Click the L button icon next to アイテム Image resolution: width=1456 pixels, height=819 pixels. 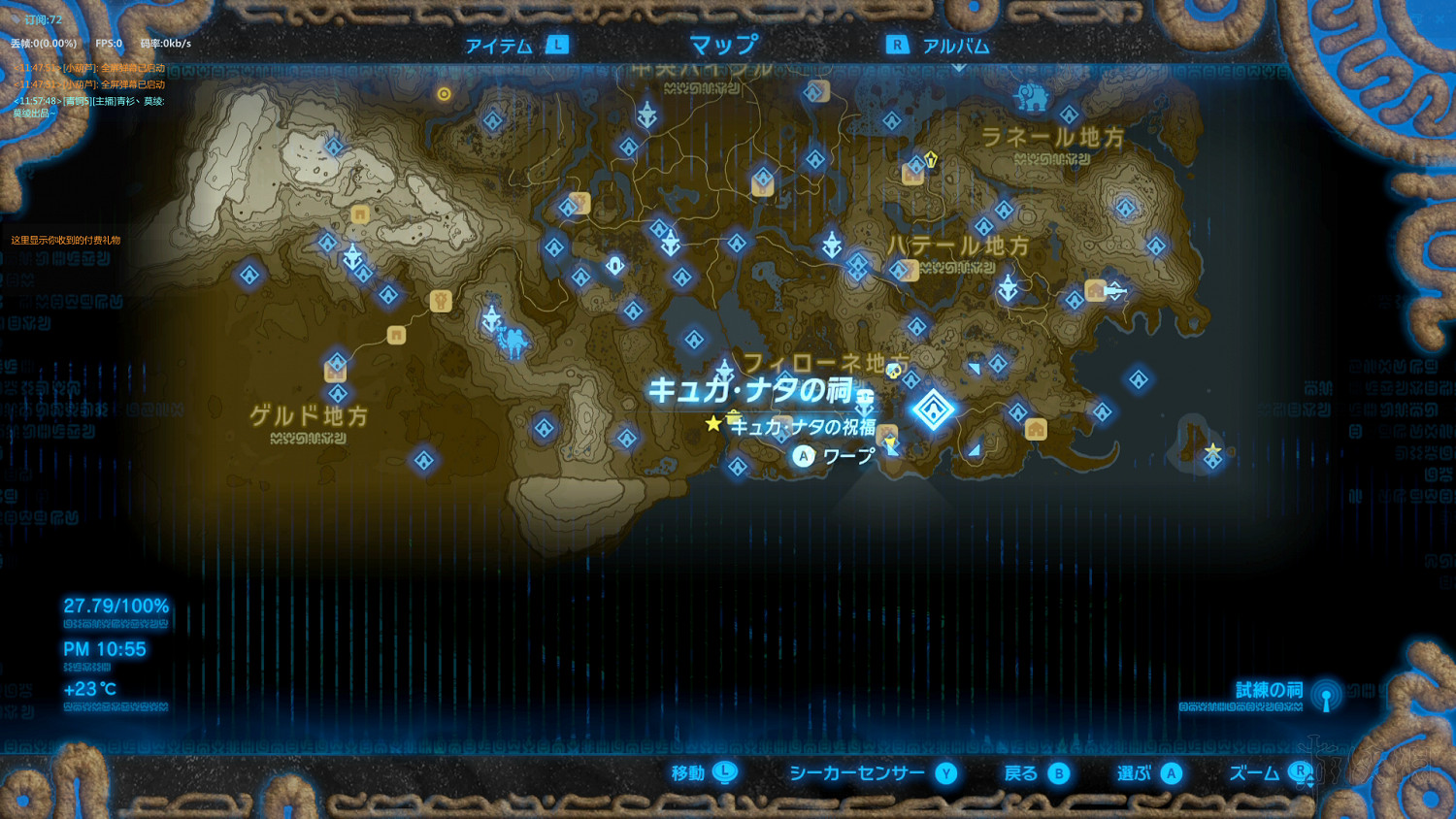[x=556, y=44]
